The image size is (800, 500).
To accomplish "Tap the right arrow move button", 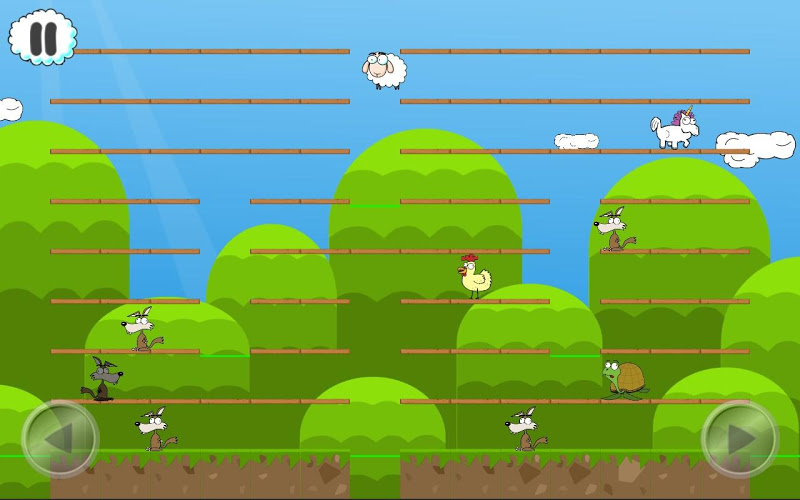I will (740, 439).
